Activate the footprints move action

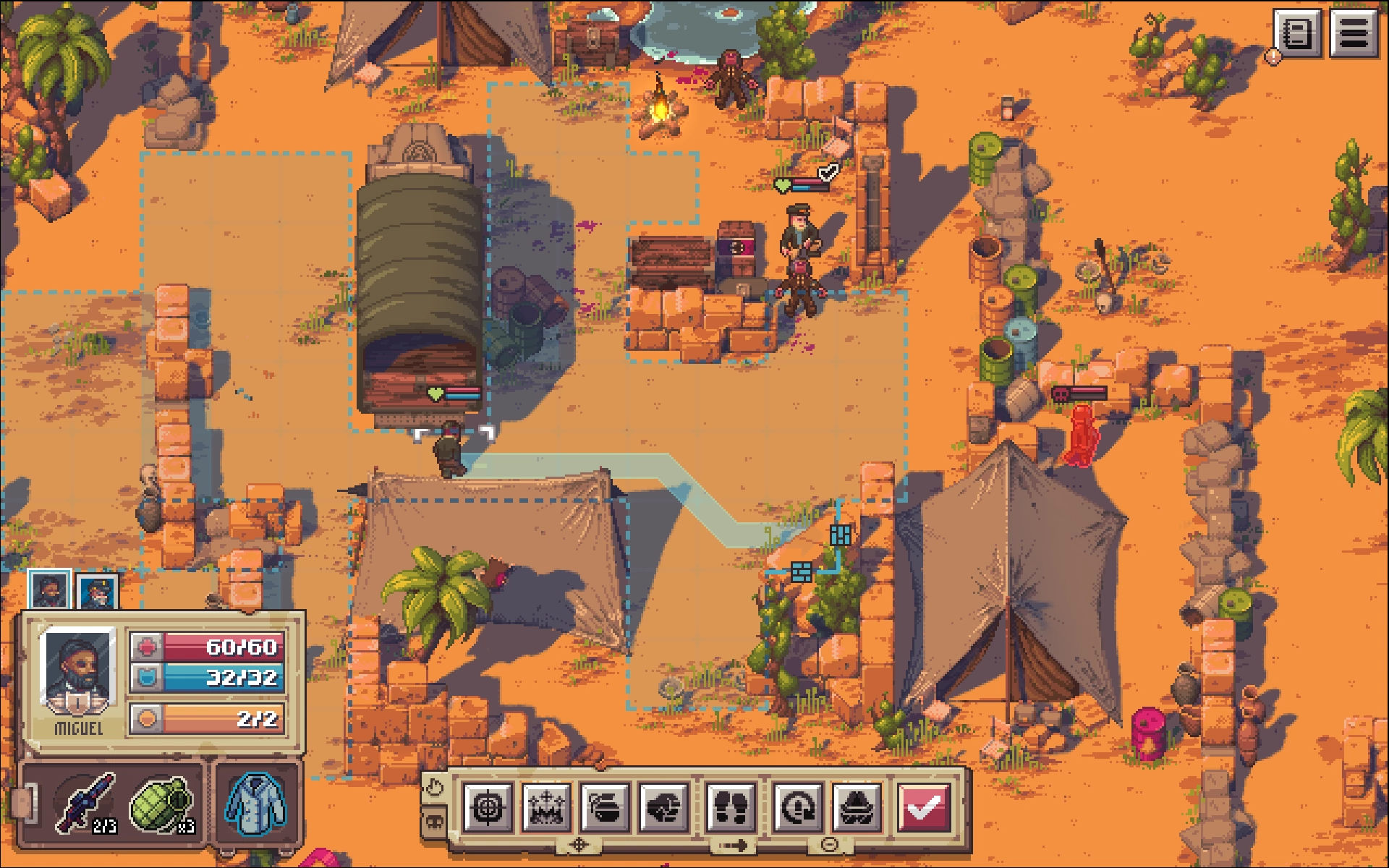pyautogui.click(x=731, y=807)
